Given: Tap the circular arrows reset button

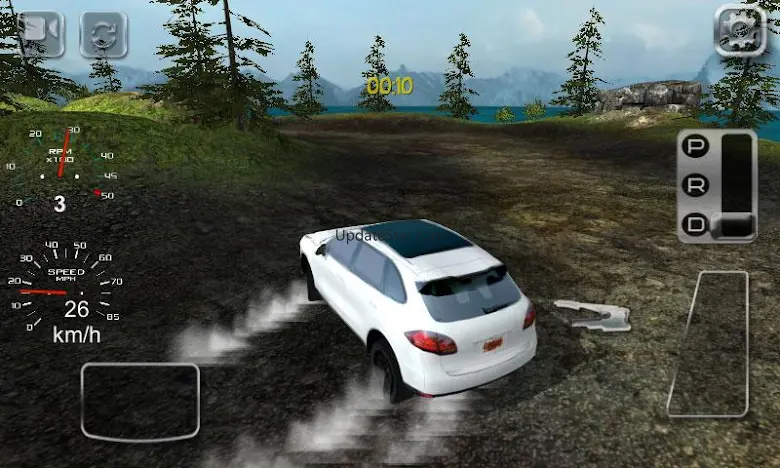Looking at the screenshot, I should coord(104,34).
